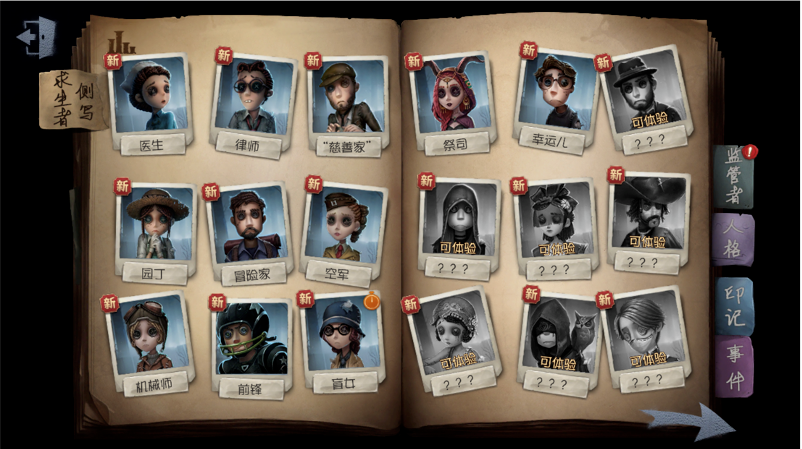Screen dimensions: 802x449
Task: Open the ranking bars icon
Action: coord(121,42)
